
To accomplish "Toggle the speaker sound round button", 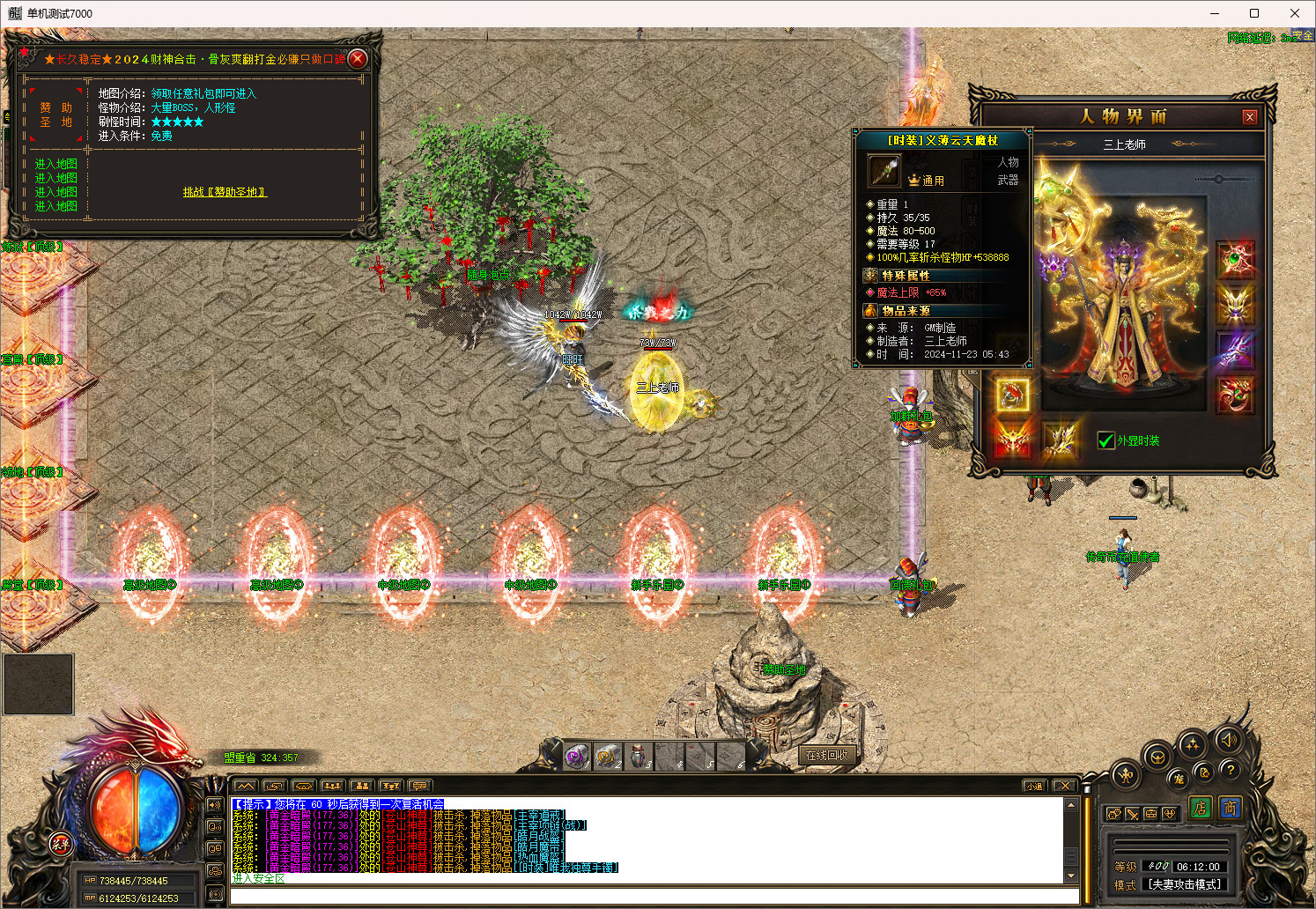I will [1229, 739].
